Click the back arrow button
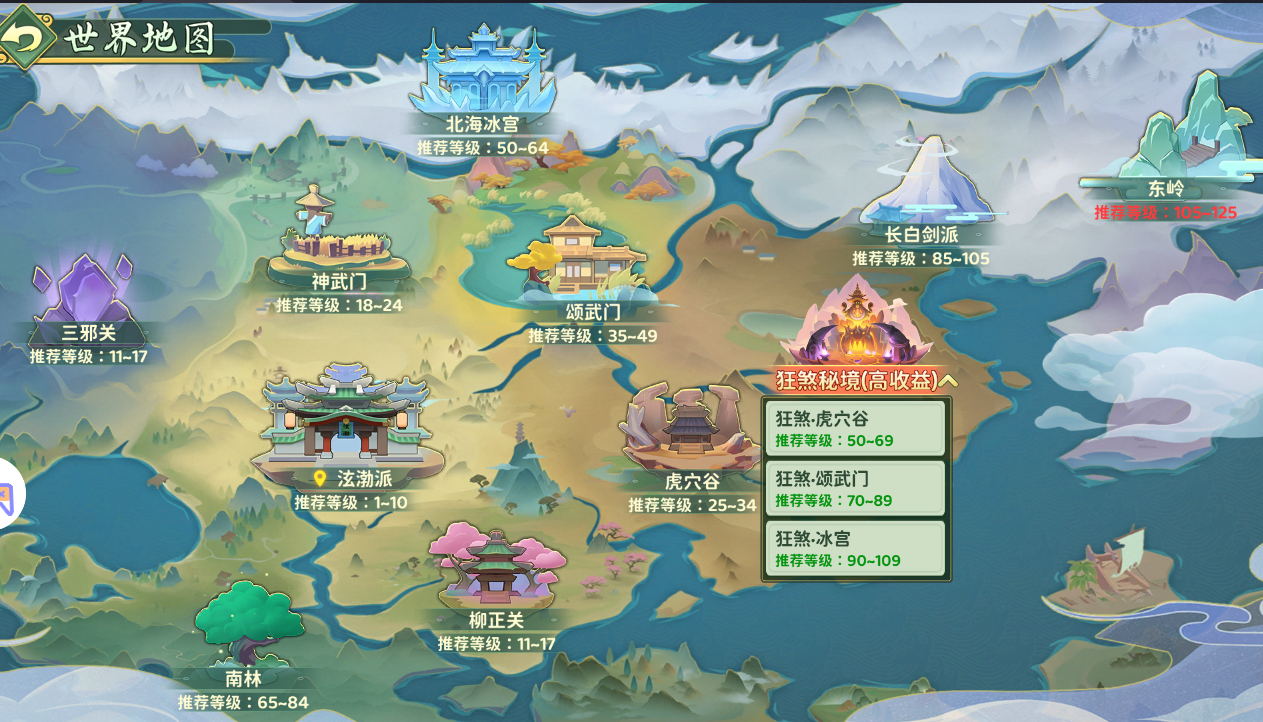 tap(26, 37)
